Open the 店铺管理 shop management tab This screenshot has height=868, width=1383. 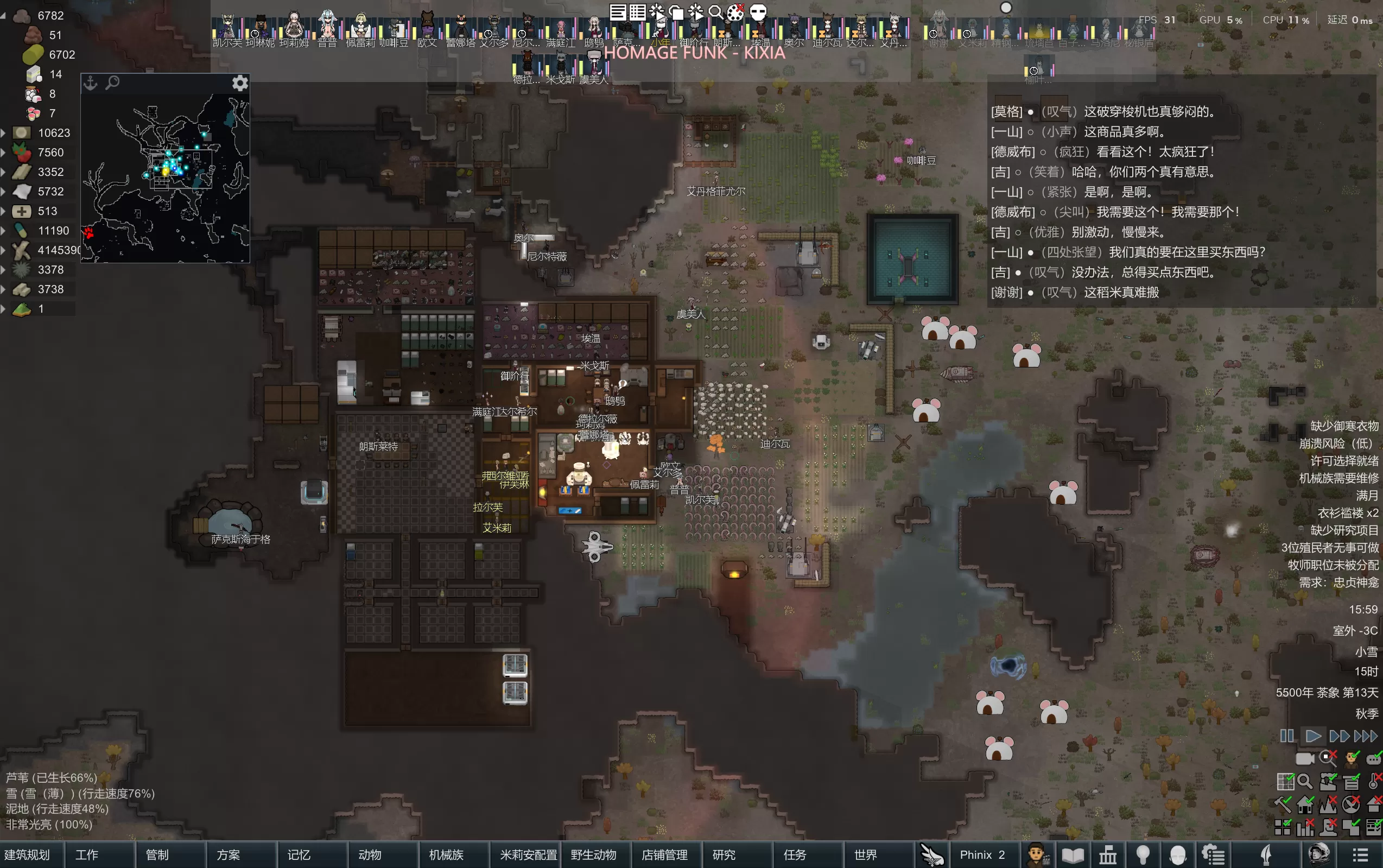point(664,855)
